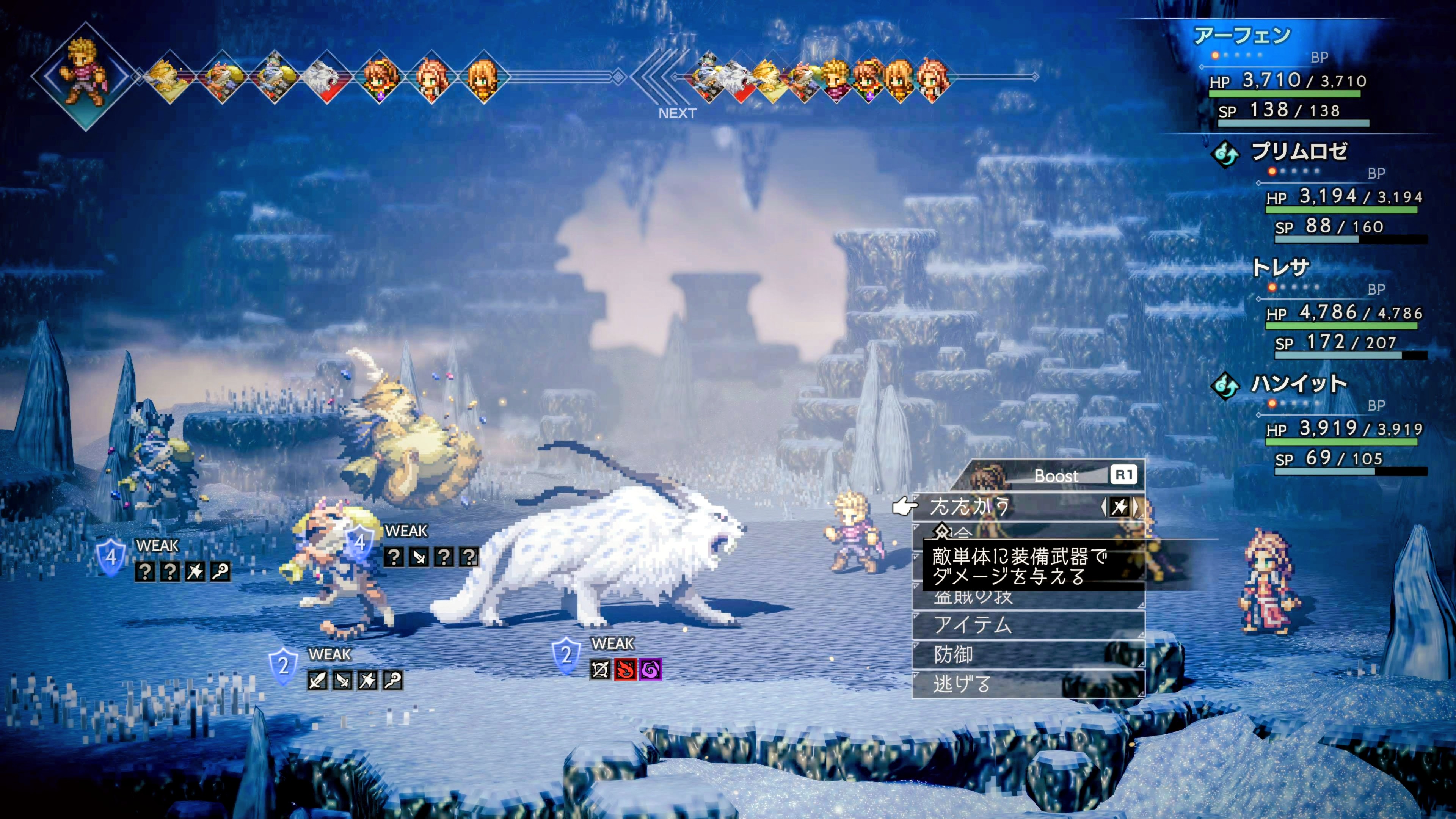Click the white beast's shield counter showing 2

pyautogui.click(x=566, y=655)
